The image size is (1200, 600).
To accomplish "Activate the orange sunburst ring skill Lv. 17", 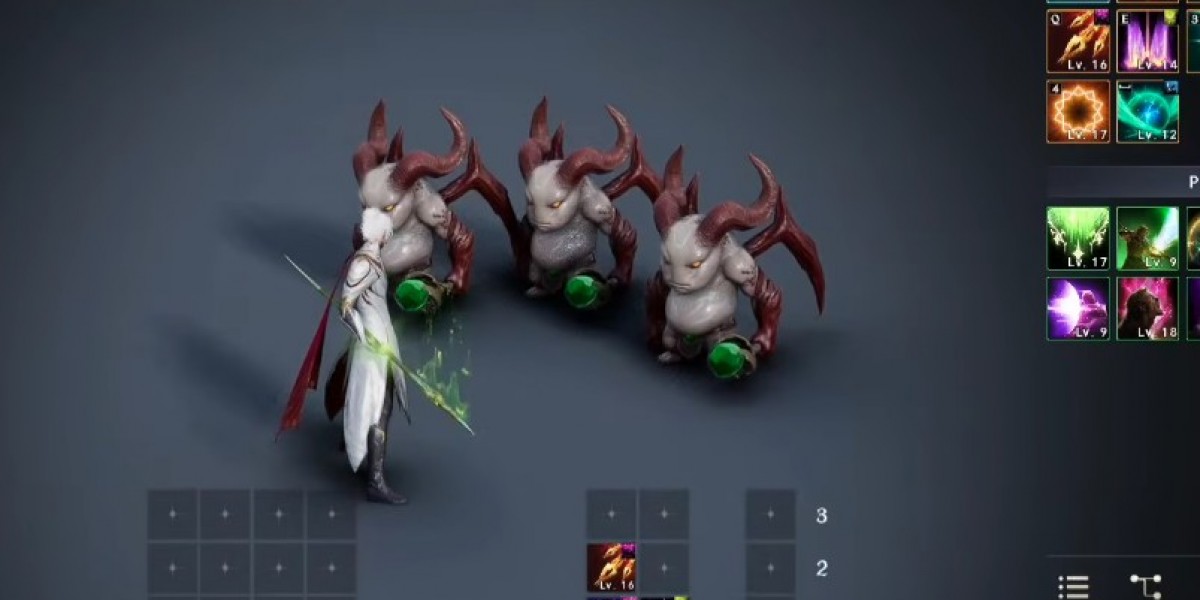I will click(x=1078, y=111).
